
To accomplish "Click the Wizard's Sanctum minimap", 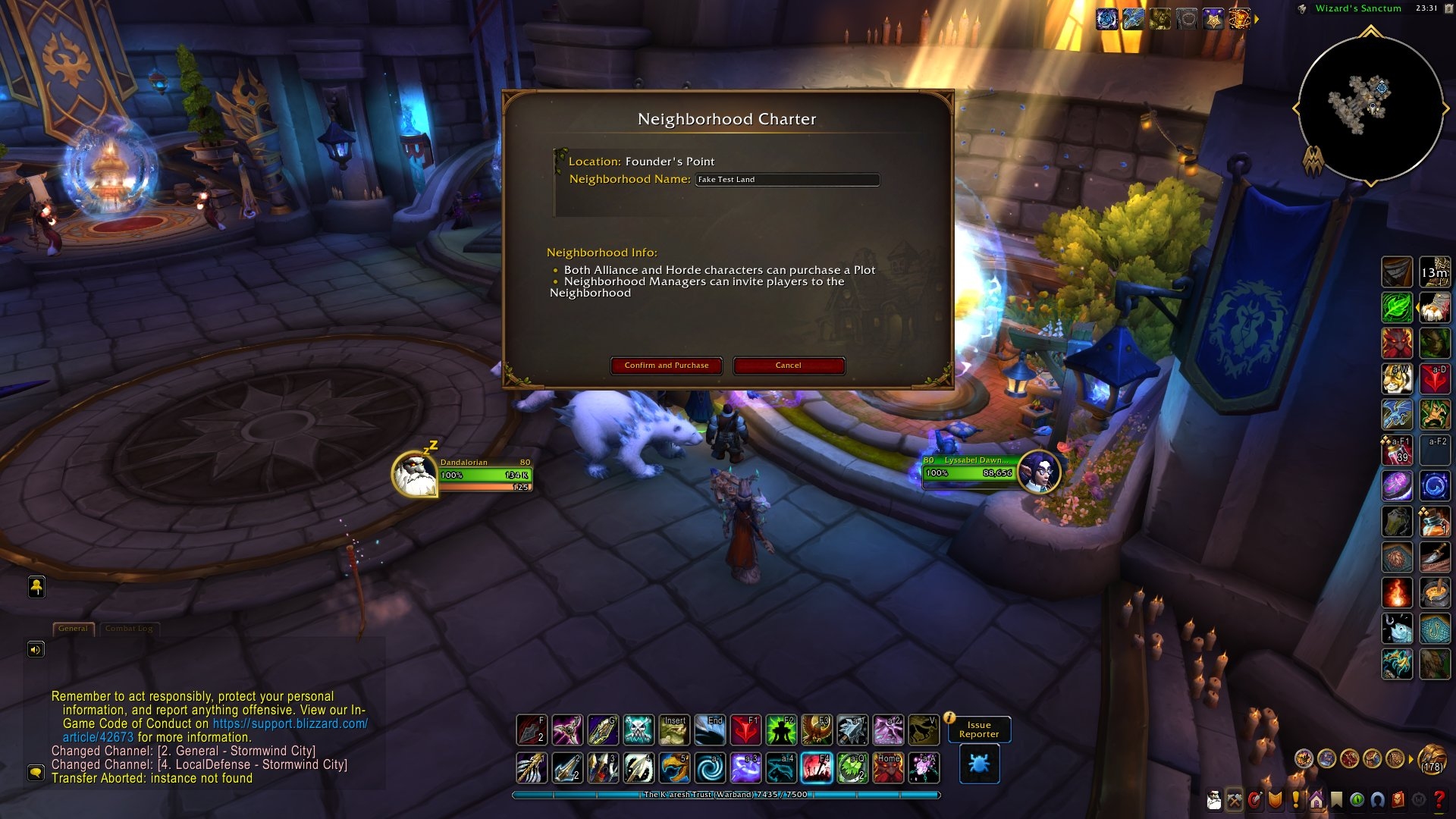I will point(1370,108).
